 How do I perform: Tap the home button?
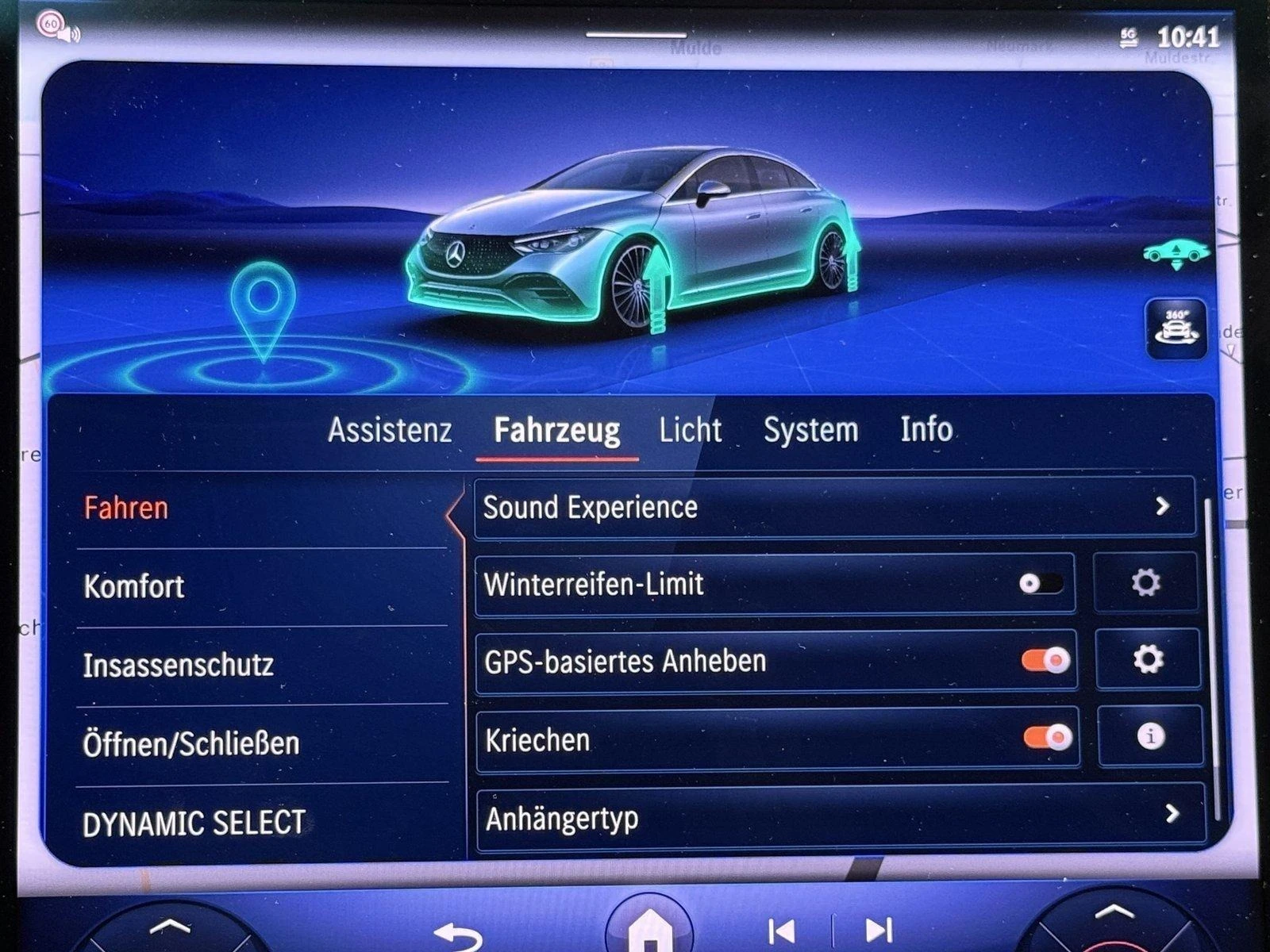tap(649, 928)
